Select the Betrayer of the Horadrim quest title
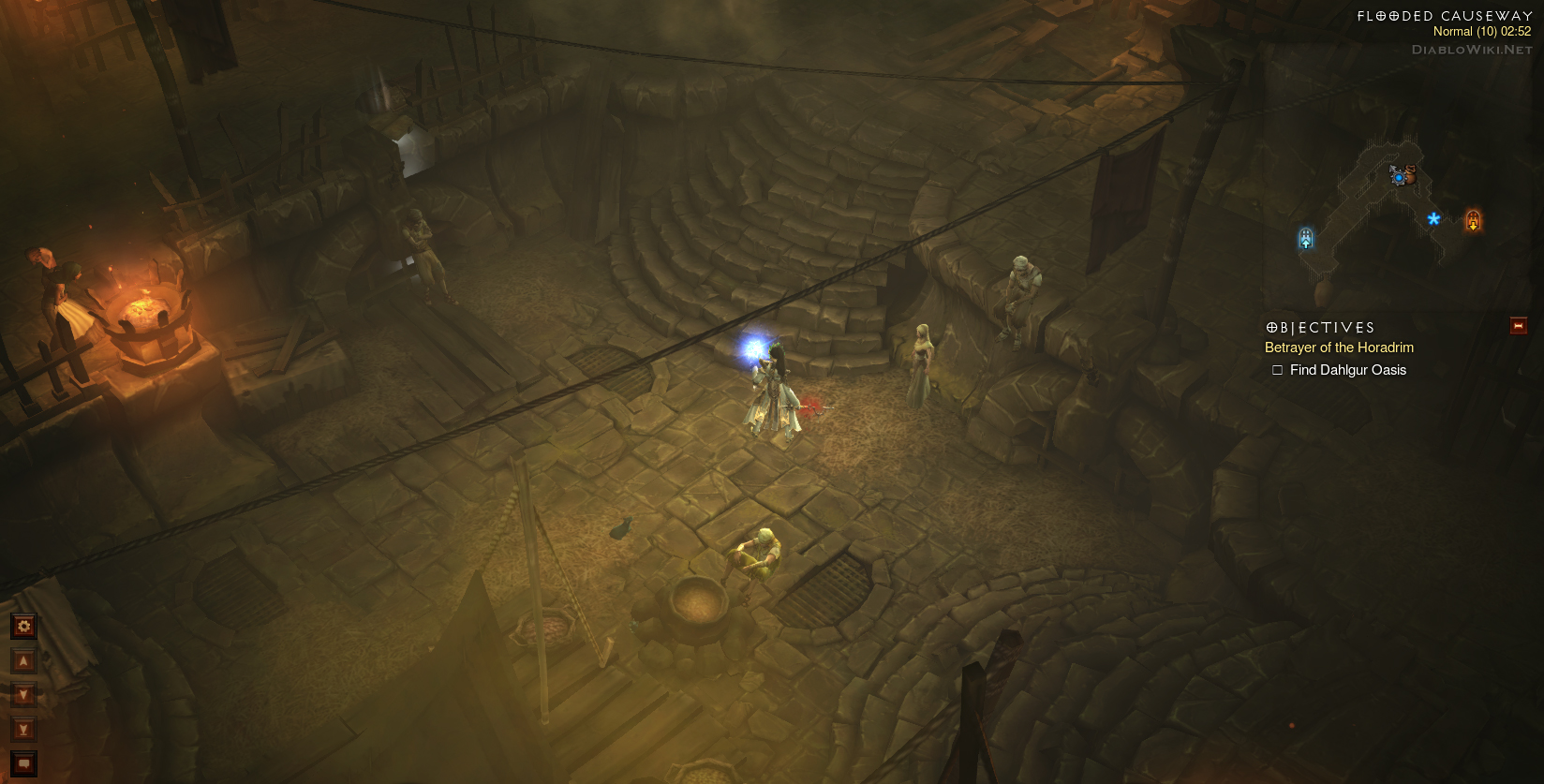Viewport: 1544px width, 784px height. coord(1339,348)
